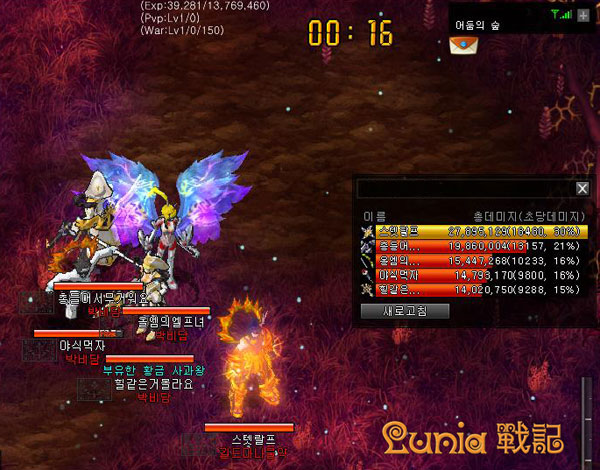Open the mail envelope icon
The height and width of the screenshot is (470, 600).
coord(462,45)
